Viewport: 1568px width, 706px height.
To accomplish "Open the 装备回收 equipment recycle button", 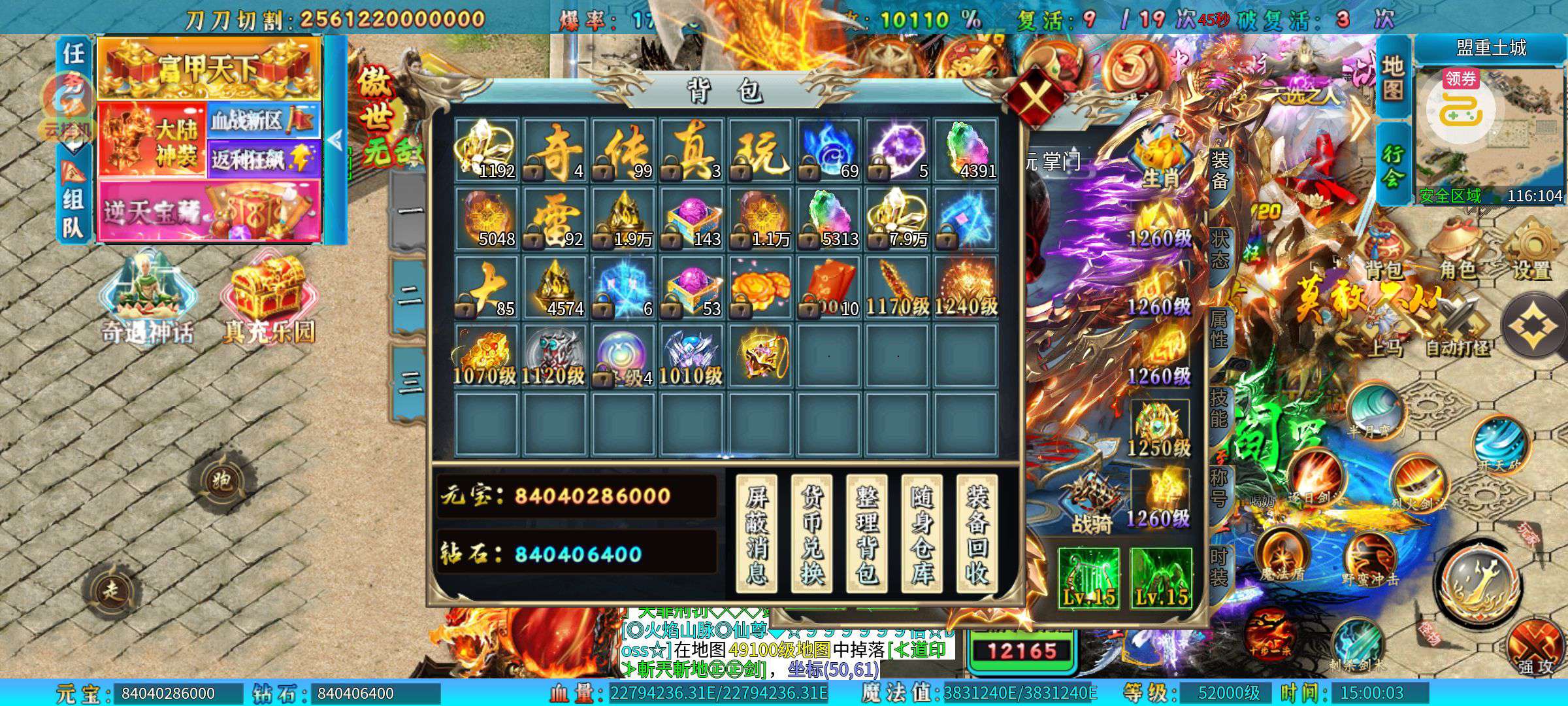I will click(x=977, y=534).
